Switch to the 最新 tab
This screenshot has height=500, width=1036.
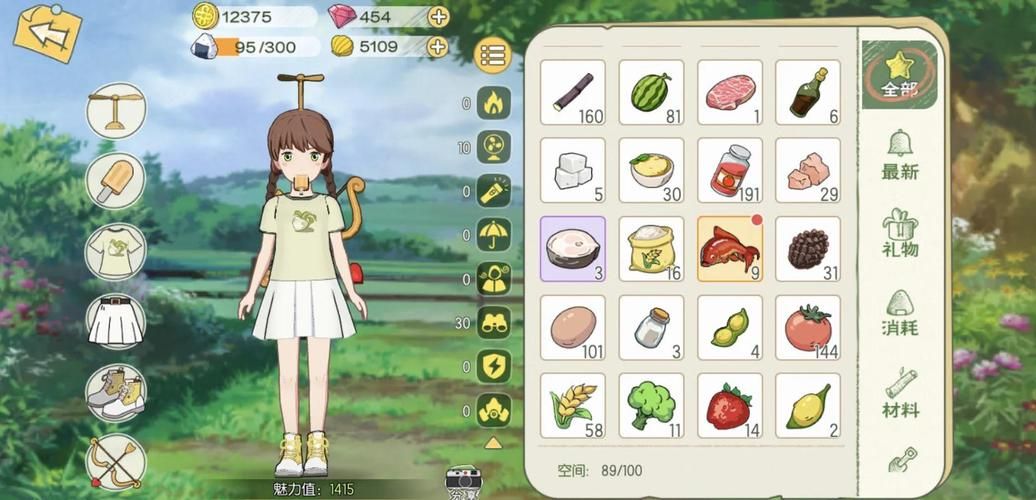(x=900, y=155)
